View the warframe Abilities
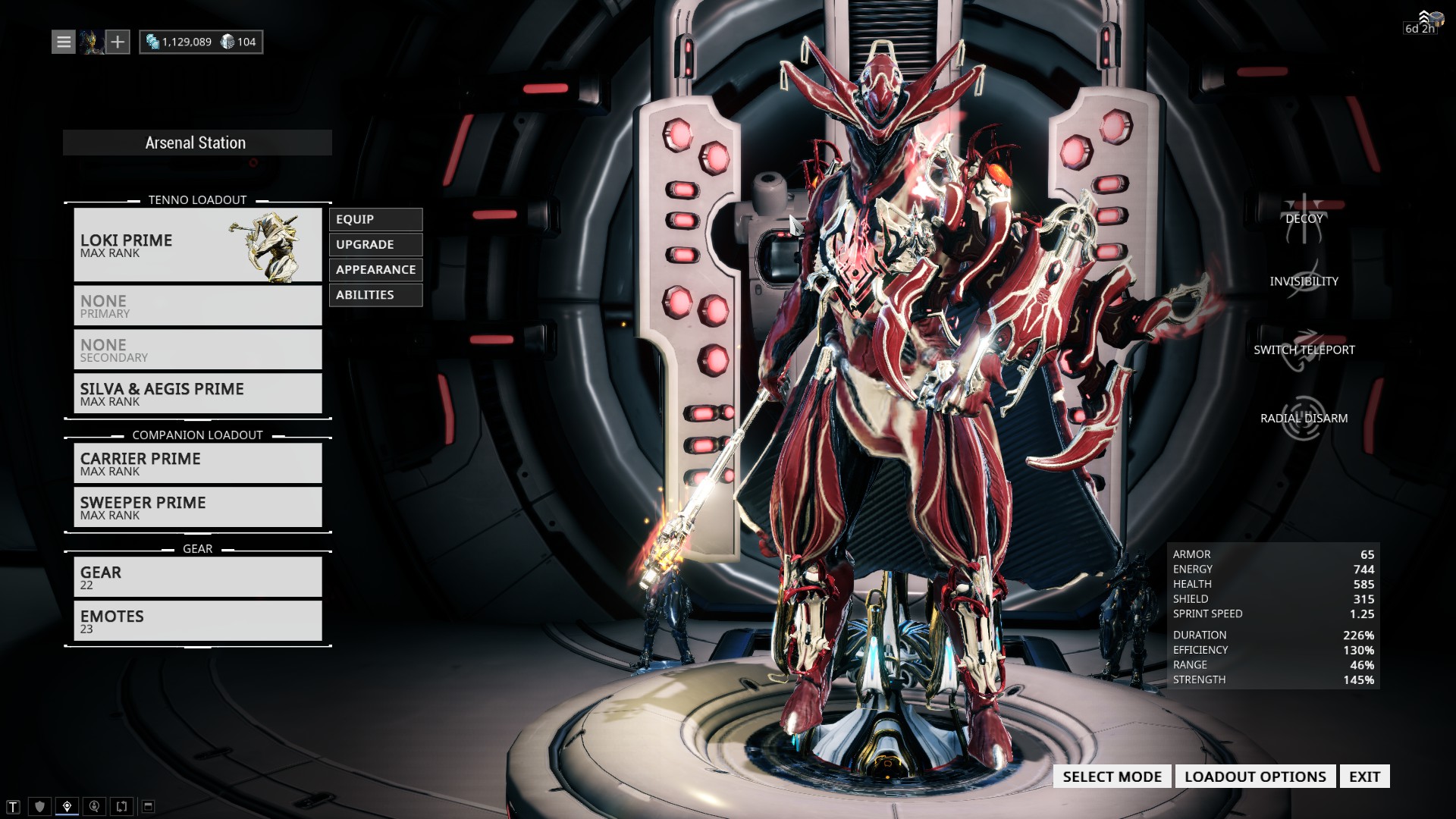This screenshot has height=819, width=1456. (x=375, y=294)
